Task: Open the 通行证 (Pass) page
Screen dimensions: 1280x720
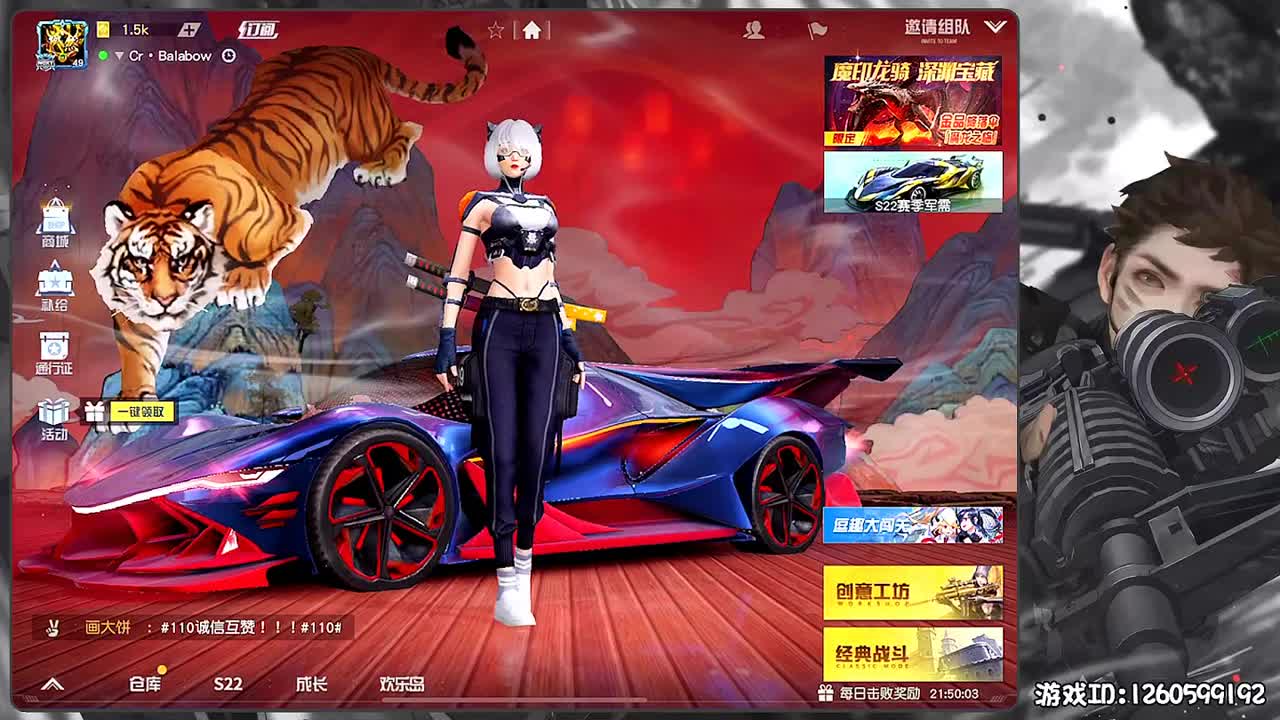Action: pyautogui.click(x=57, y=346)
